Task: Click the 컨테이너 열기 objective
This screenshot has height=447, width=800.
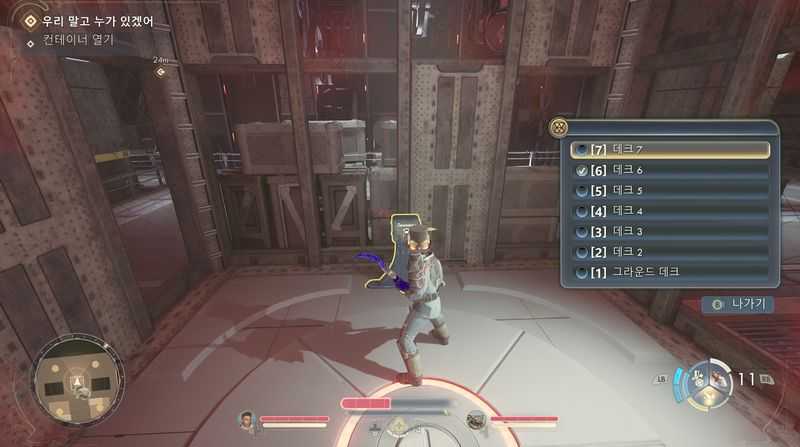Action: pyautogui.click(x=78, y=40)
